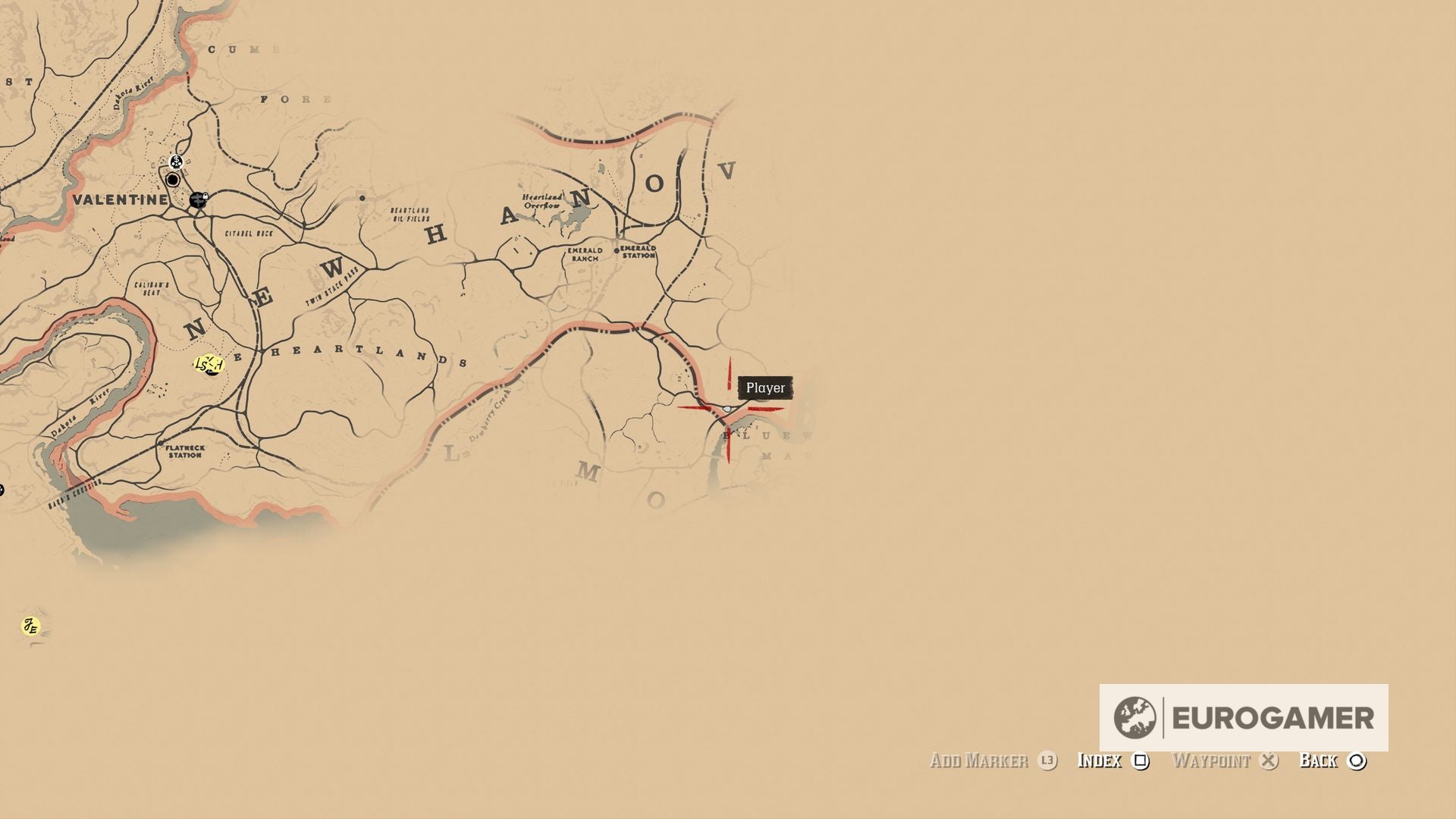
Task: Click the circle Back button prompt
Action: click(x=1356, y=761)
